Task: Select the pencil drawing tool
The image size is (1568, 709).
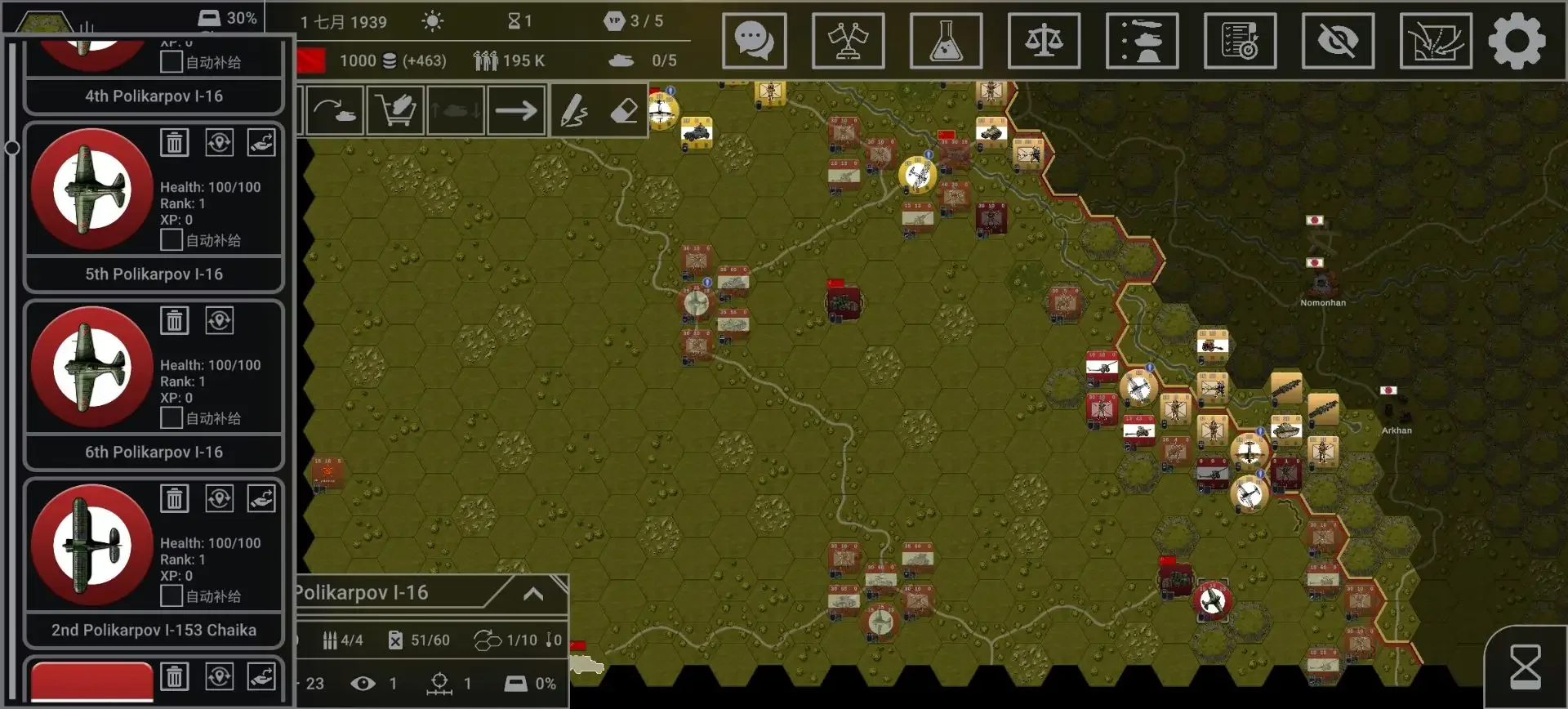Action: tap(574, 110)
